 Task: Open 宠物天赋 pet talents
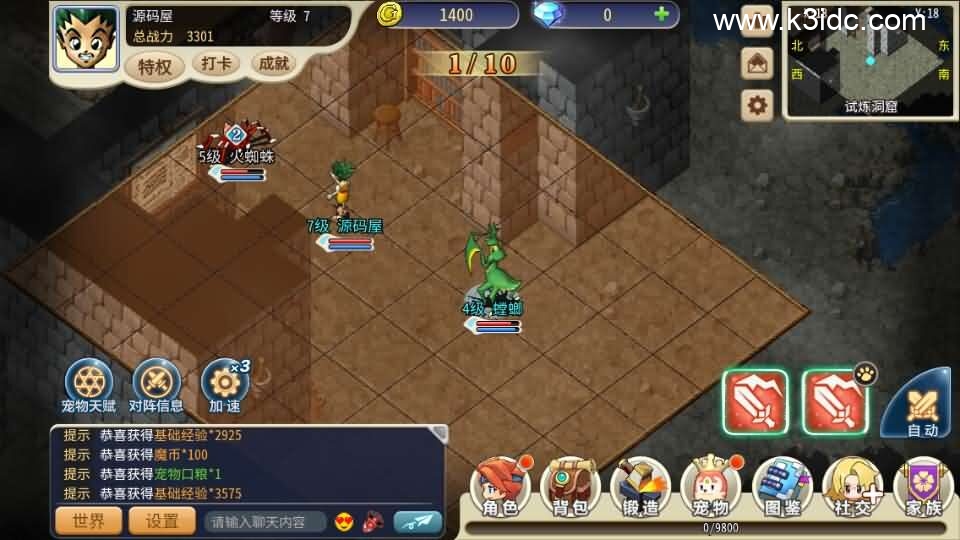[x=88, y=383]
